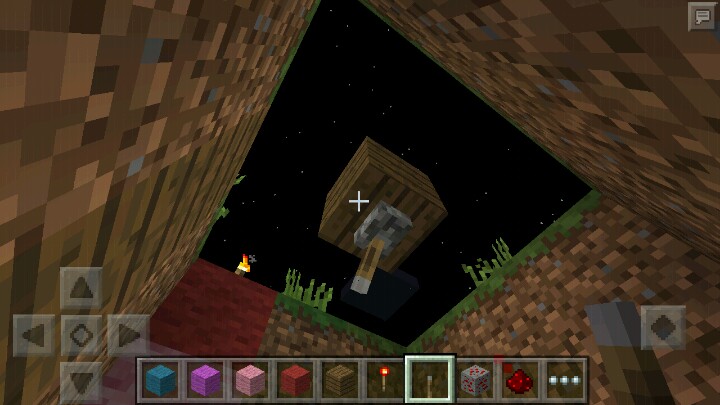The image size is (720, 405).
Task: Choose the redstone ore block slot
Action: [474, 380]
